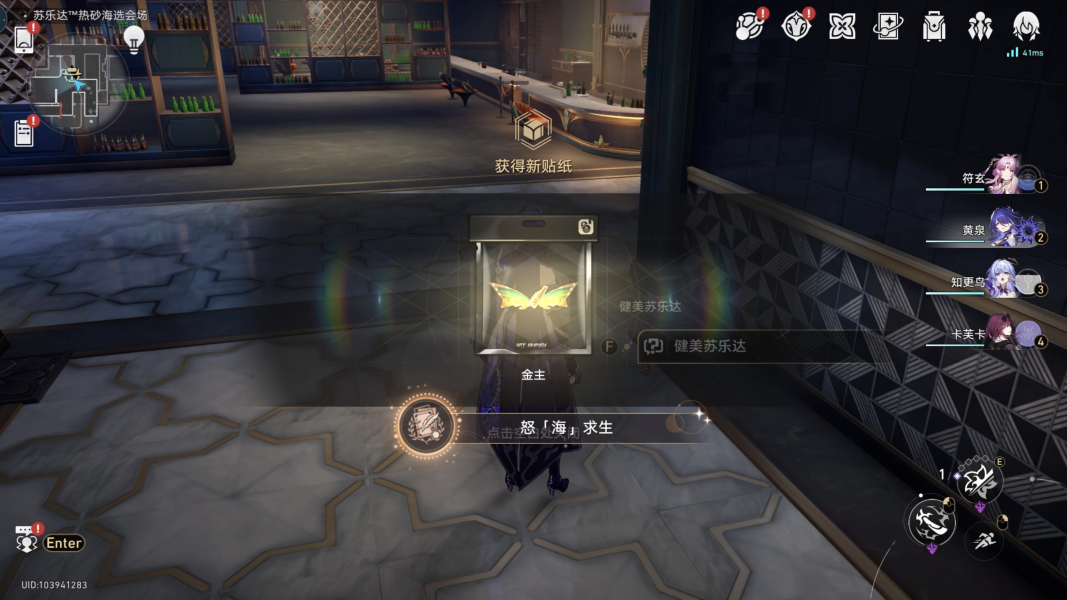
Task: Interact with the 健美苏乐达 prompt
Action: [x=745, y=346]
